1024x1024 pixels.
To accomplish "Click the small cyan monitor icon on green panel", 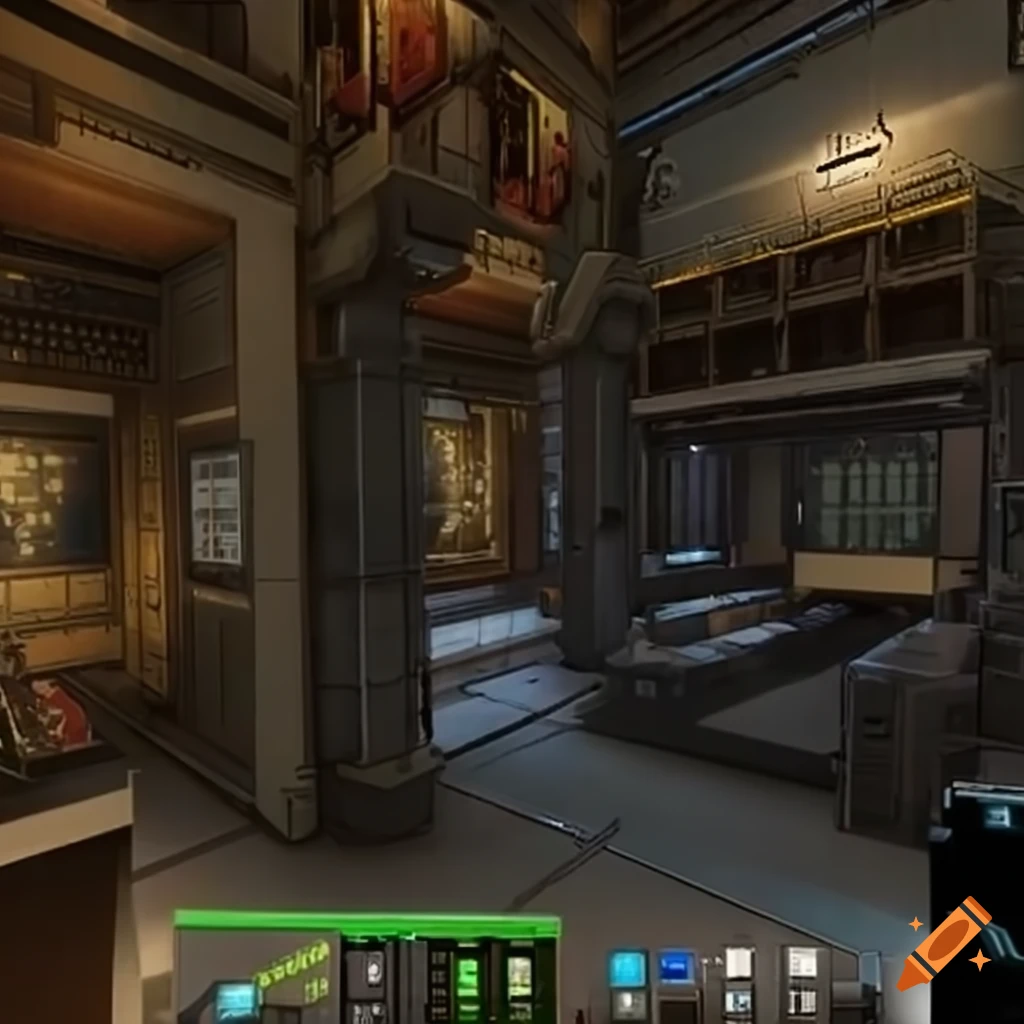I will [238, 998].
